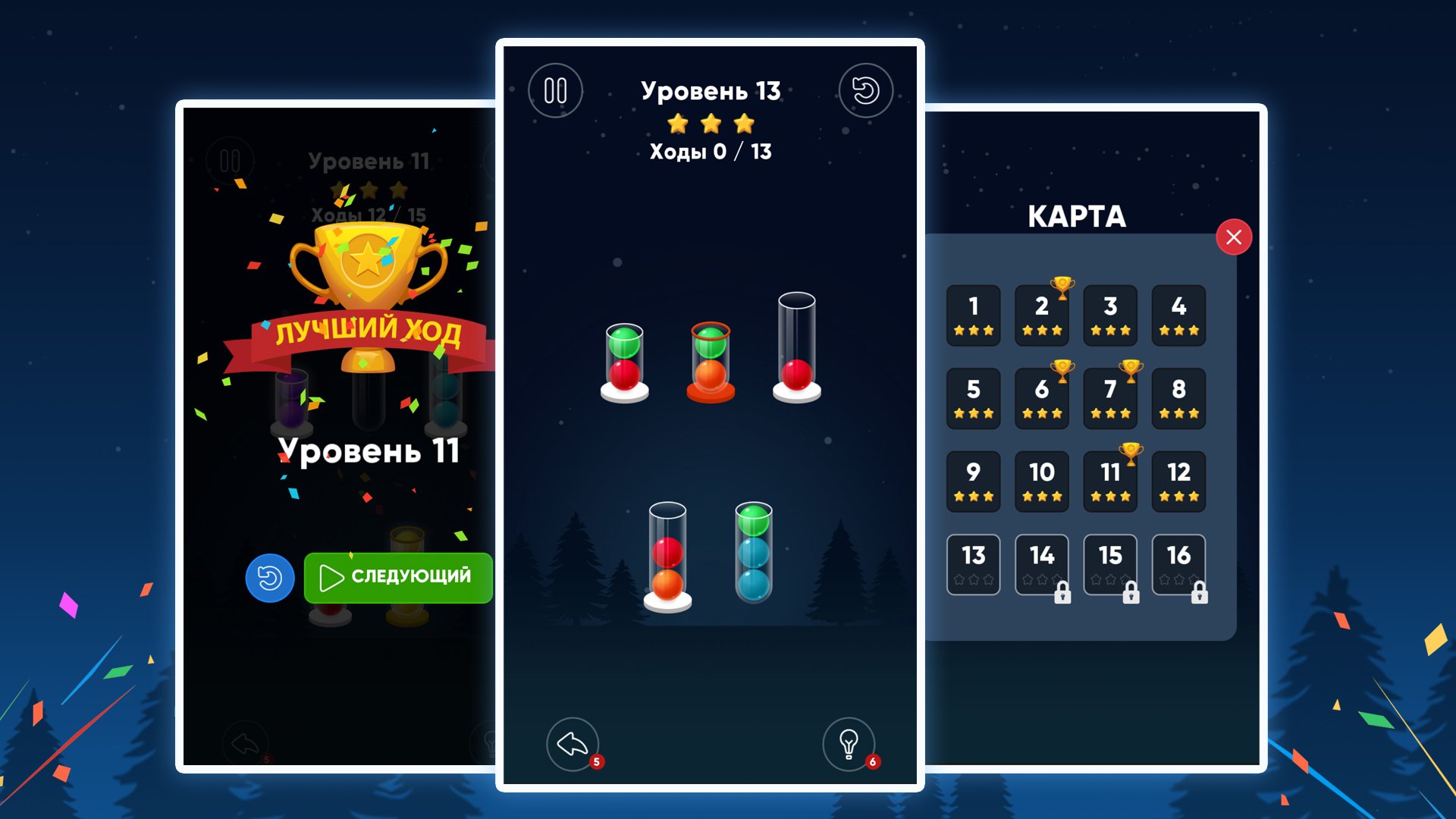Screen dimensions: 1456x819
Task: Open level 13 from the map
Action: coord(974,564)
